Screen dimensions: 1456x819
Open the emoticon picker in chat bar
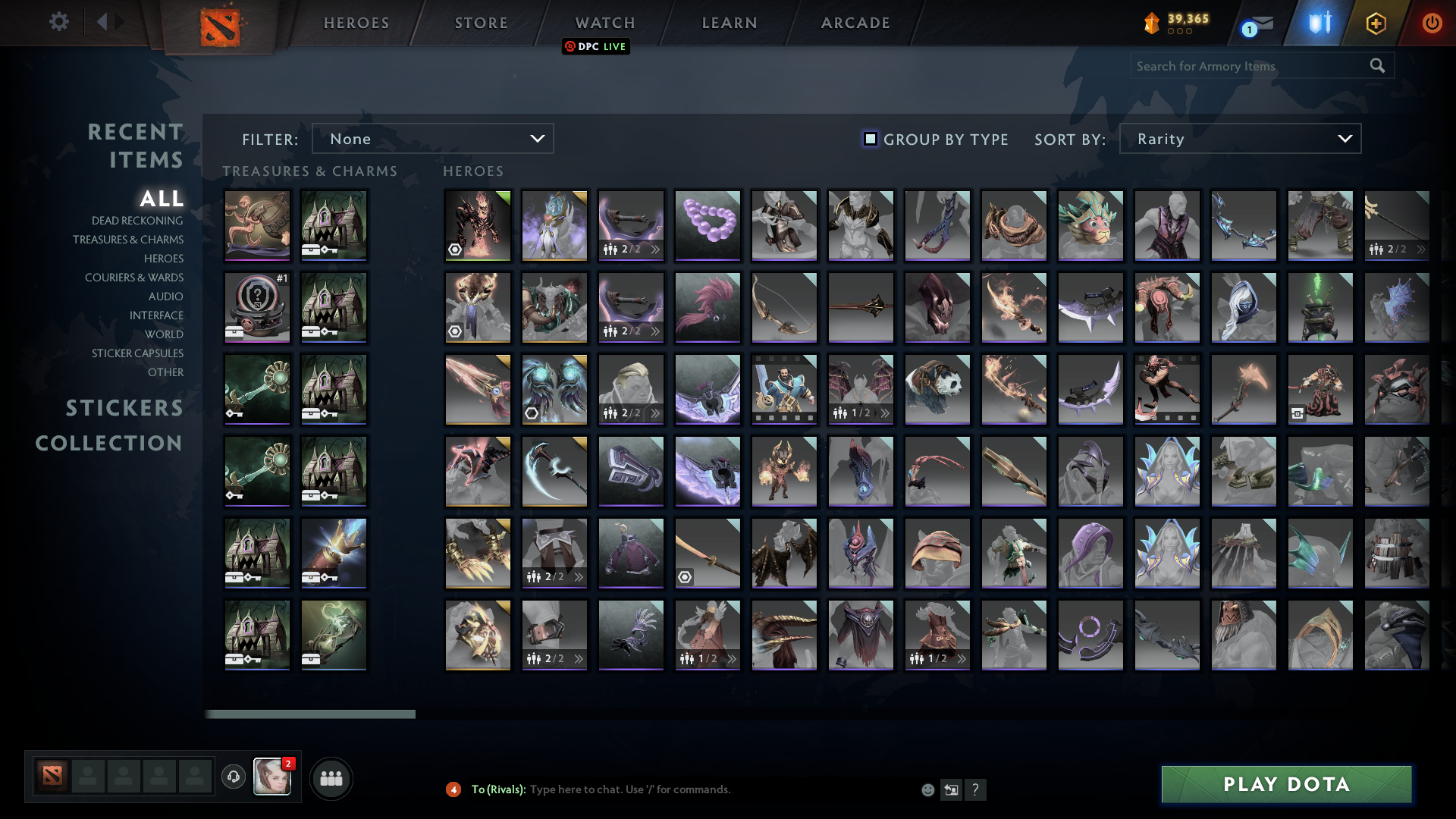928,790
